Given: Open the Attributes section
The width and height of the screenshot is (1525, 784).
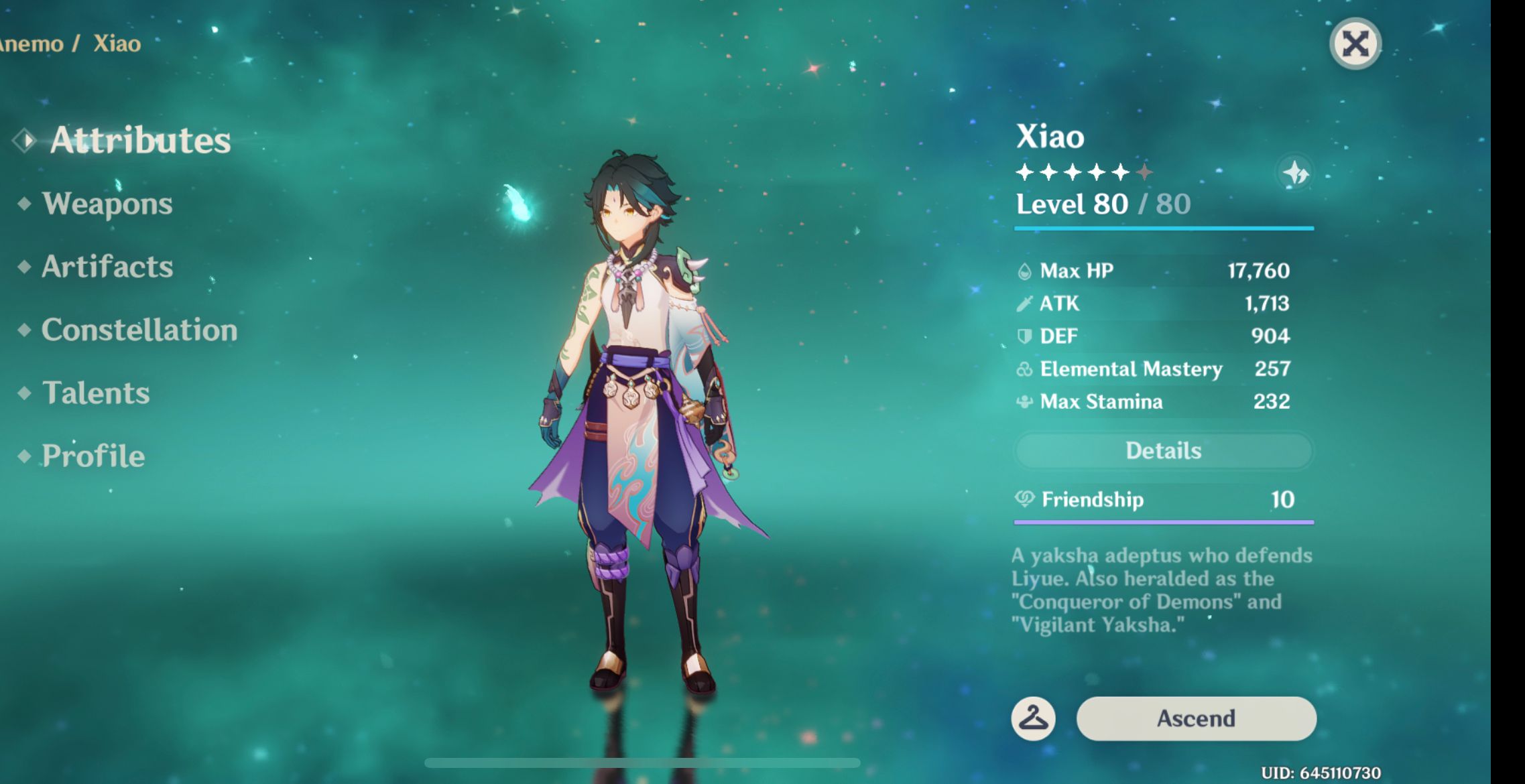Looking at the screenshot, I should [139, 140].
